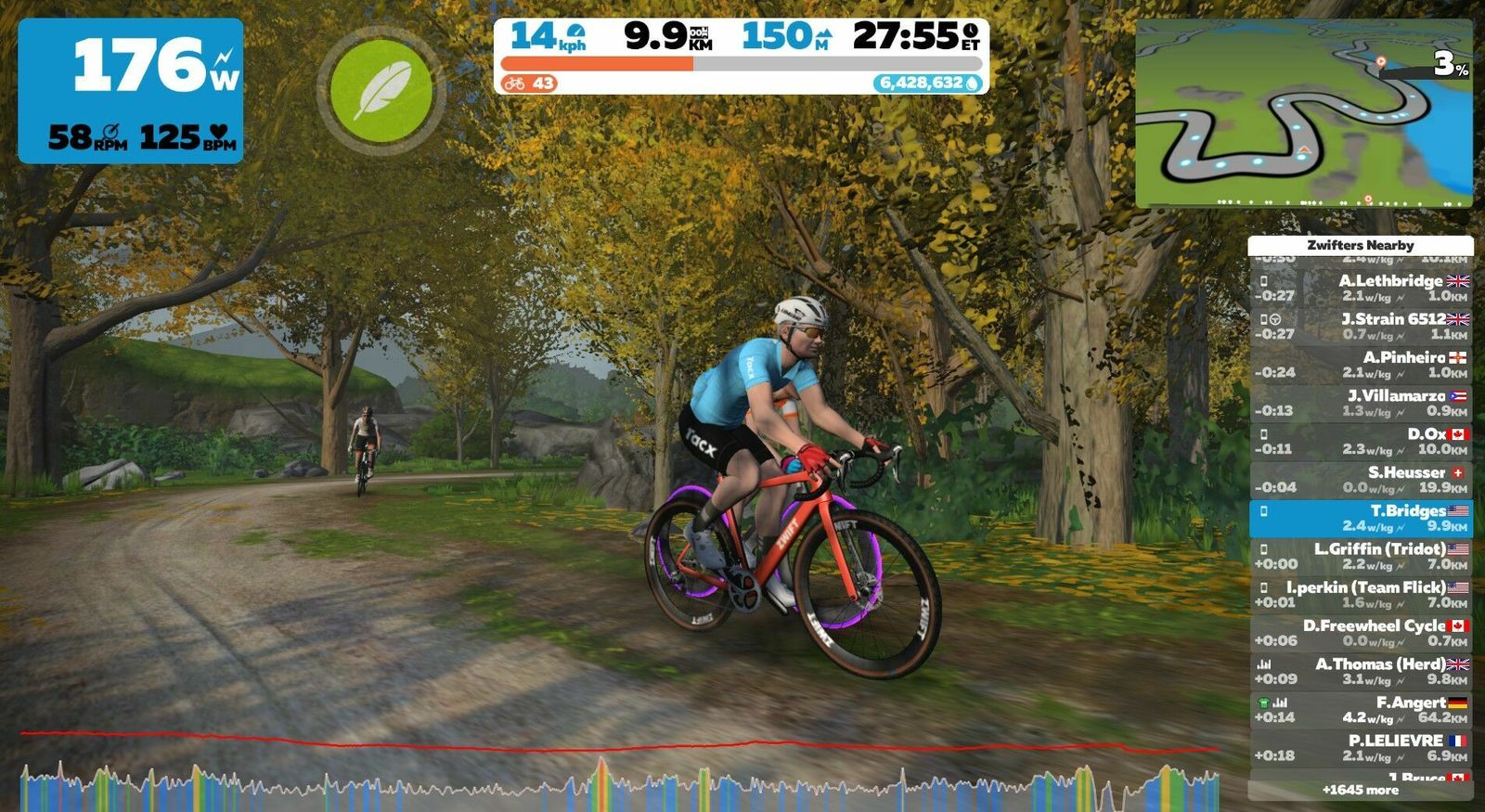Click the Zwifters Nearby header
1485x812 pixels.
pyautogui.click(x=1361, y=245)
